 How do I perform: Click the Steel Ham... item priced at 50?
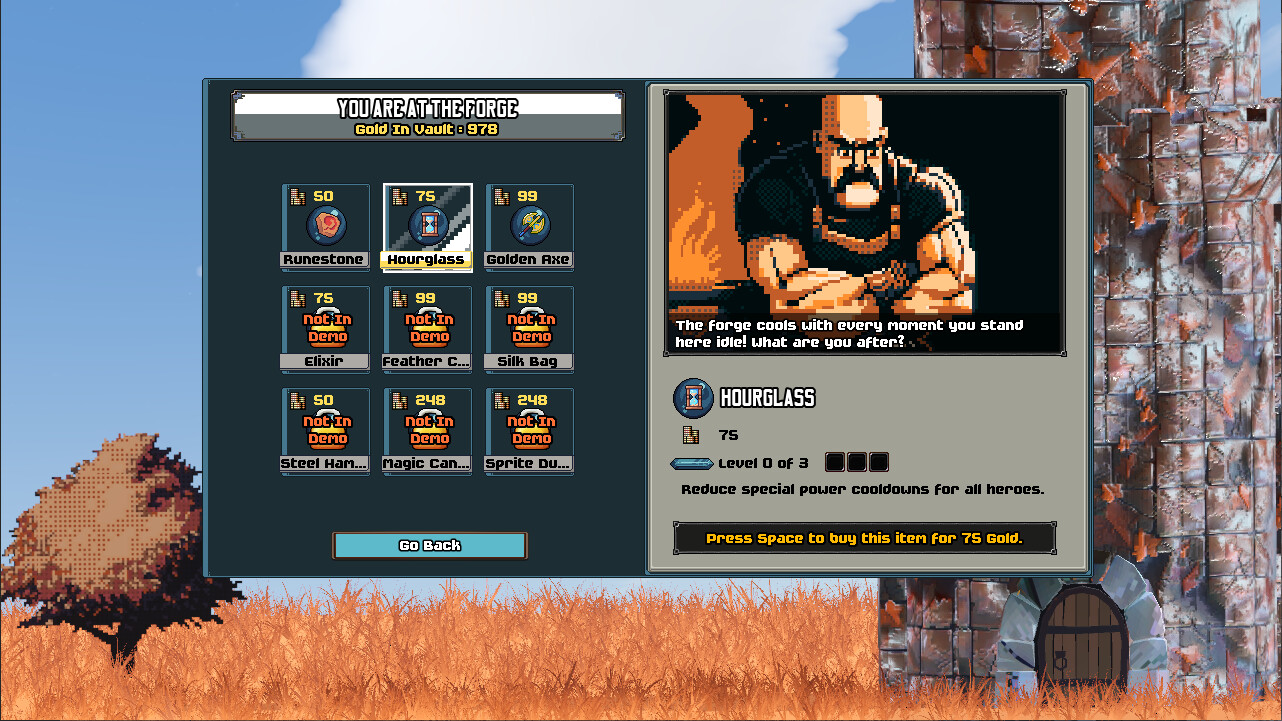click(x=324, y=430)
